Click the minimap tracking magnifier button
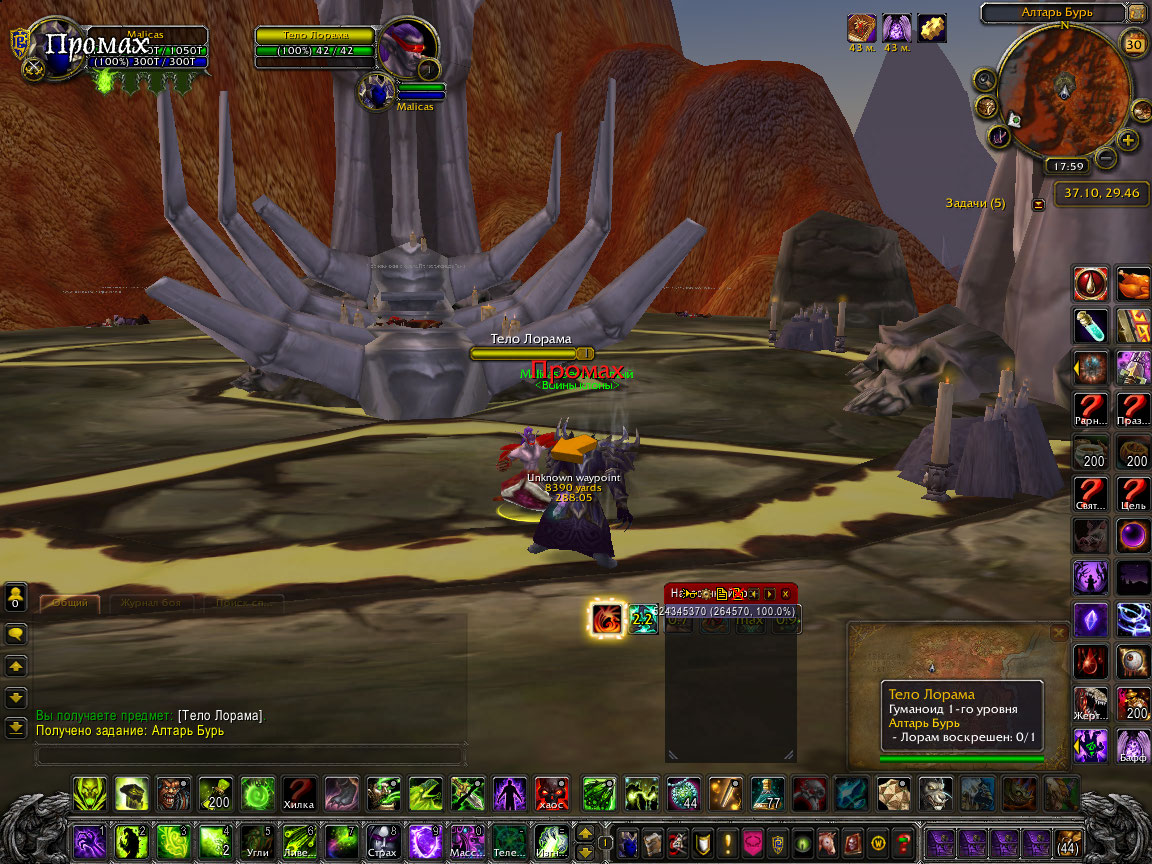The width and height of the screenshot is (1152, 864). pyautogui.click(x=985, y=79)
